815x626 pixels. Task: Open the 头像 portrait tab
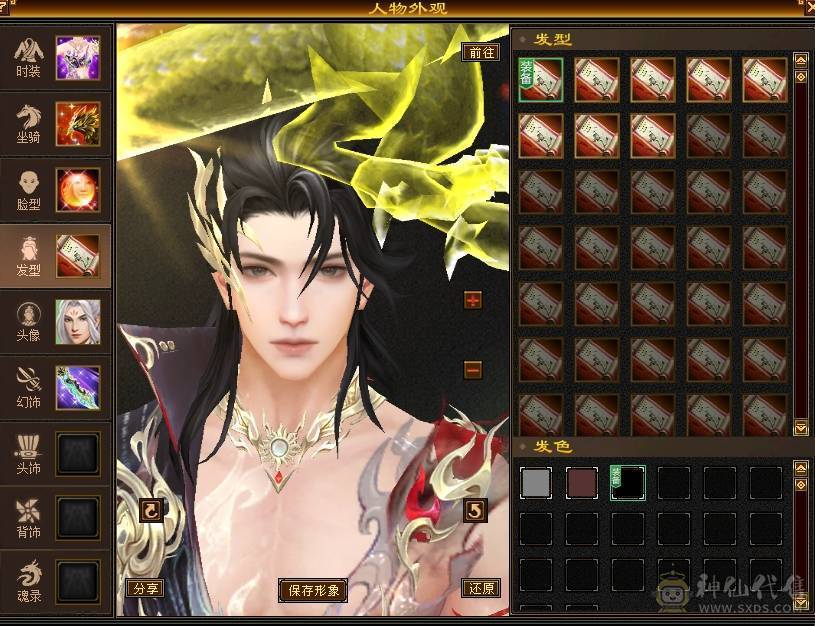tap(55, 322)
